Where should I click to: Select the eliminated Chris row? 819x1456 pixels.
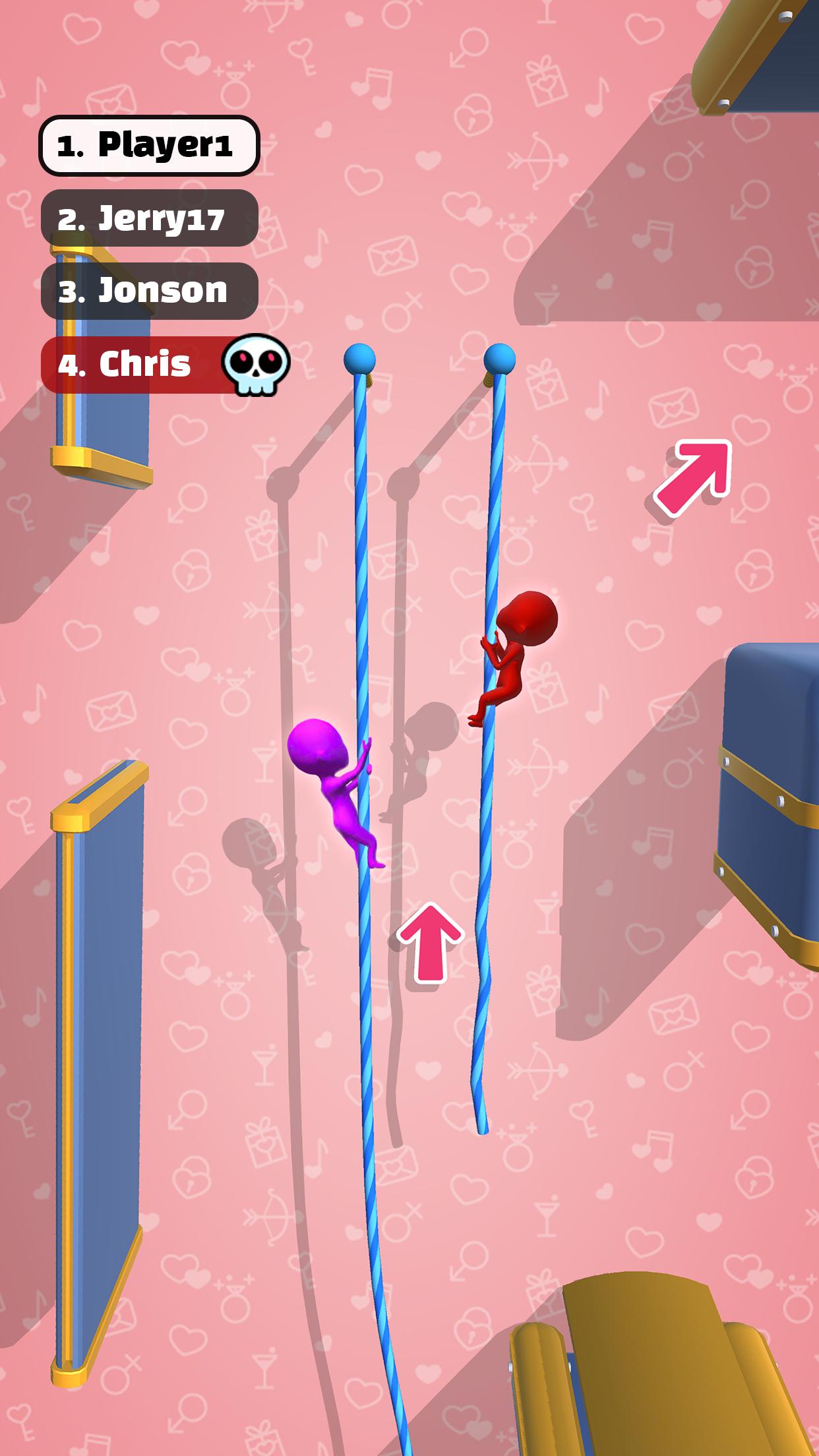click(x=138, y=364)
